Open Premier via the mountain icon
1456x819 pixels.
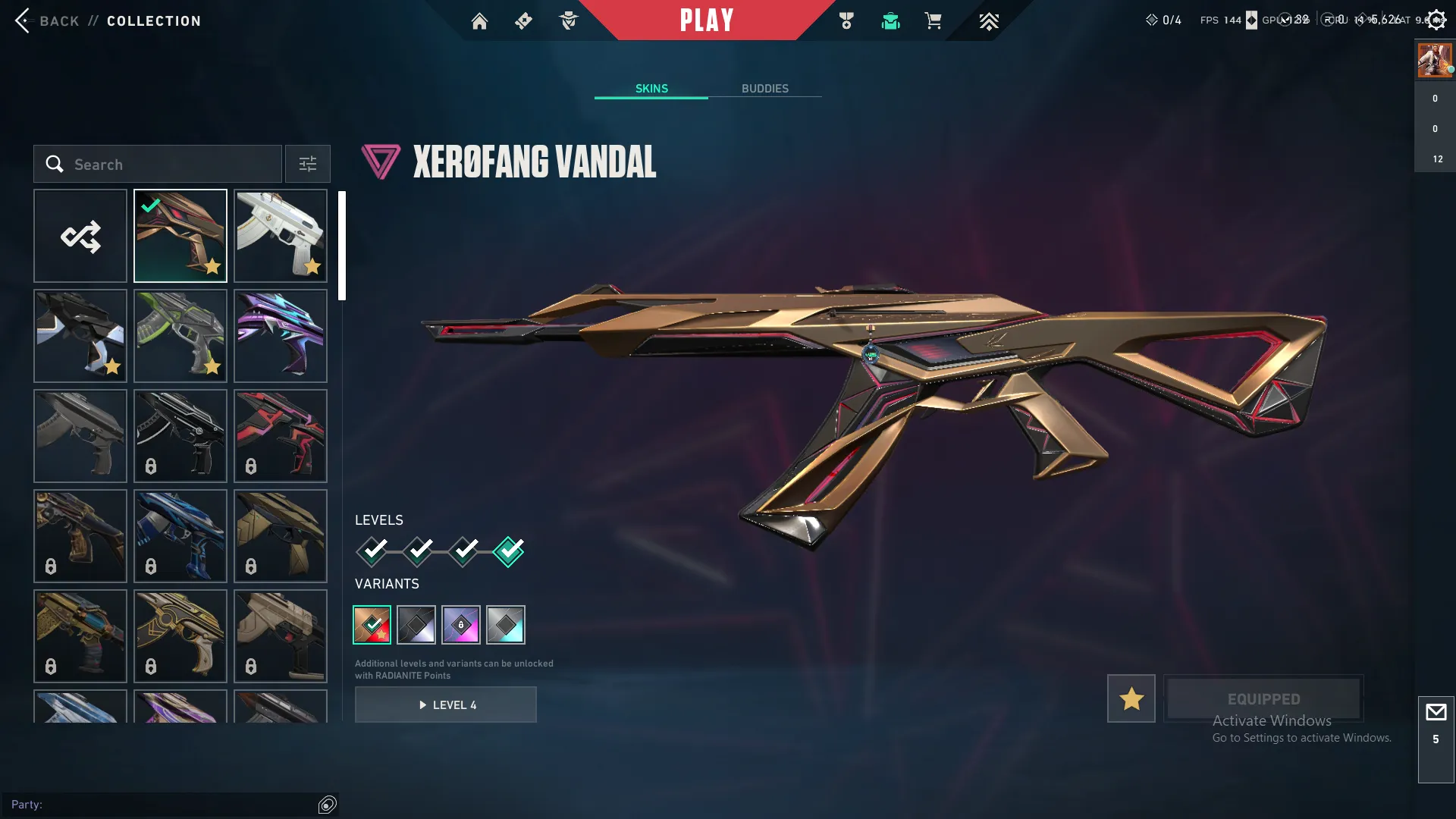988,21
